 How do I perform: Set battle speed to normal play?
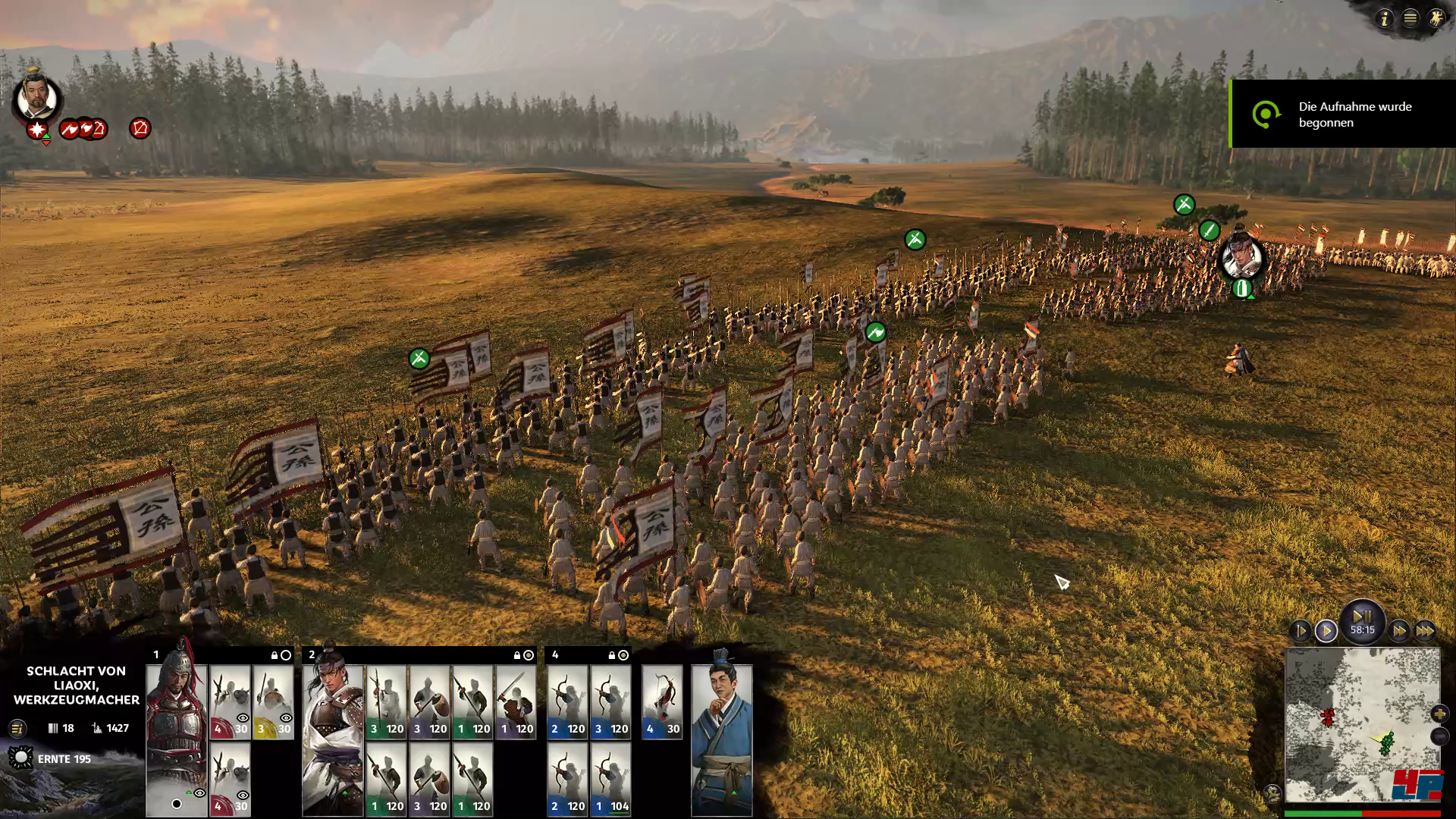[x=1326, y=631]
